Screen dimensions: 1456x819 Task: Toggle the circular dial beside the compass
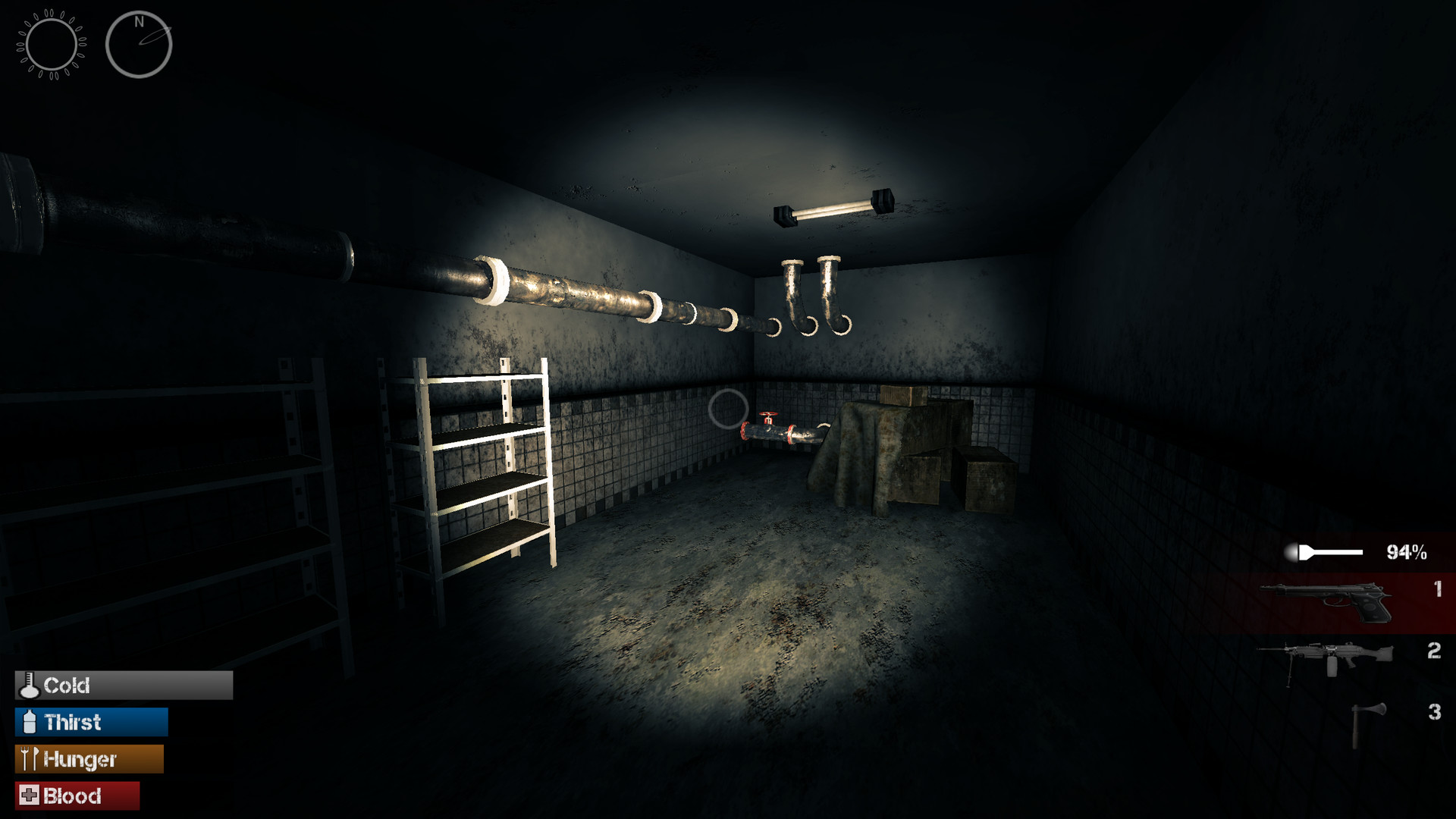click(x=52, y=44)
